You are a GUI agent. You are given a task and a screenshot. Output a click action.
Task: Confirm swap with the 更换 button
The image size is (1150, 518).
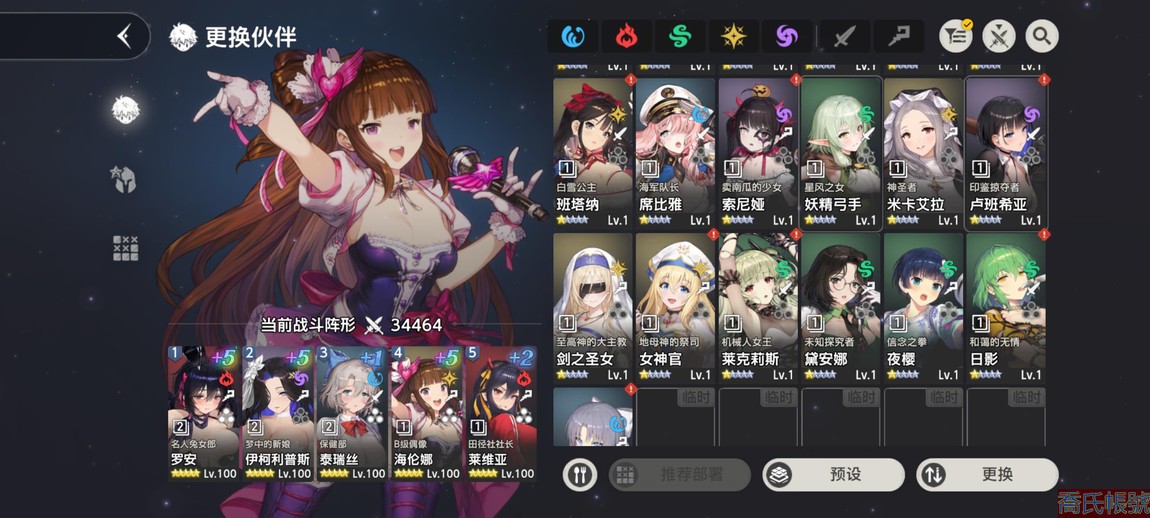pyautogui.click(x=986, y=474)
